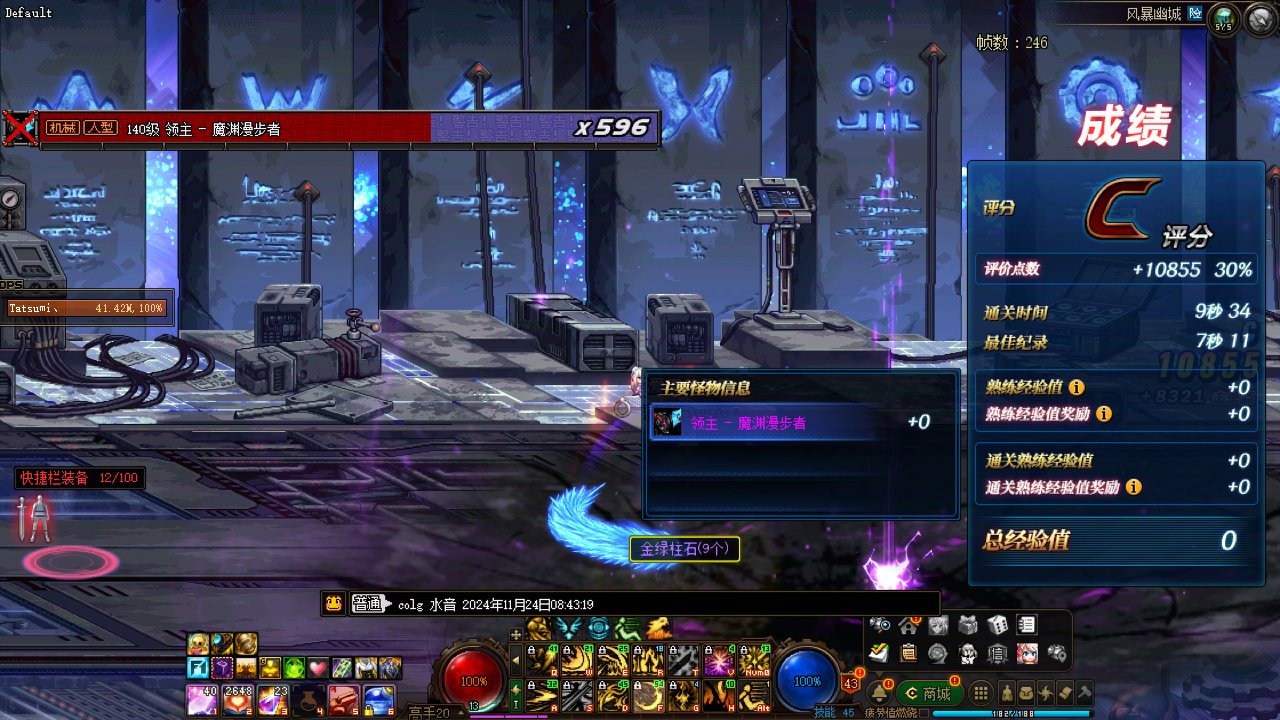The image size is (1280, 720).
Task: Toggle the 疲劳值燃烧 checkbox
Action: pyautogui.click(x=925, y=713)
